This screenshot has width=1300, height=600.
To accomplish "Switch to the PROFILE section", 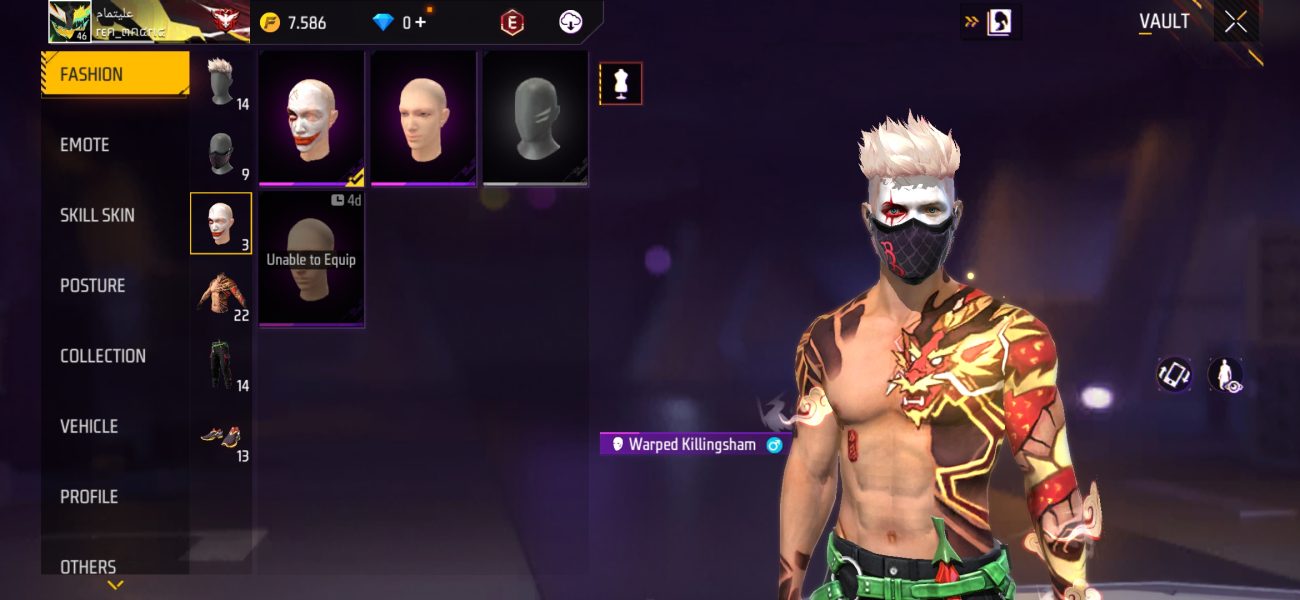I will [x=89, y=497].
